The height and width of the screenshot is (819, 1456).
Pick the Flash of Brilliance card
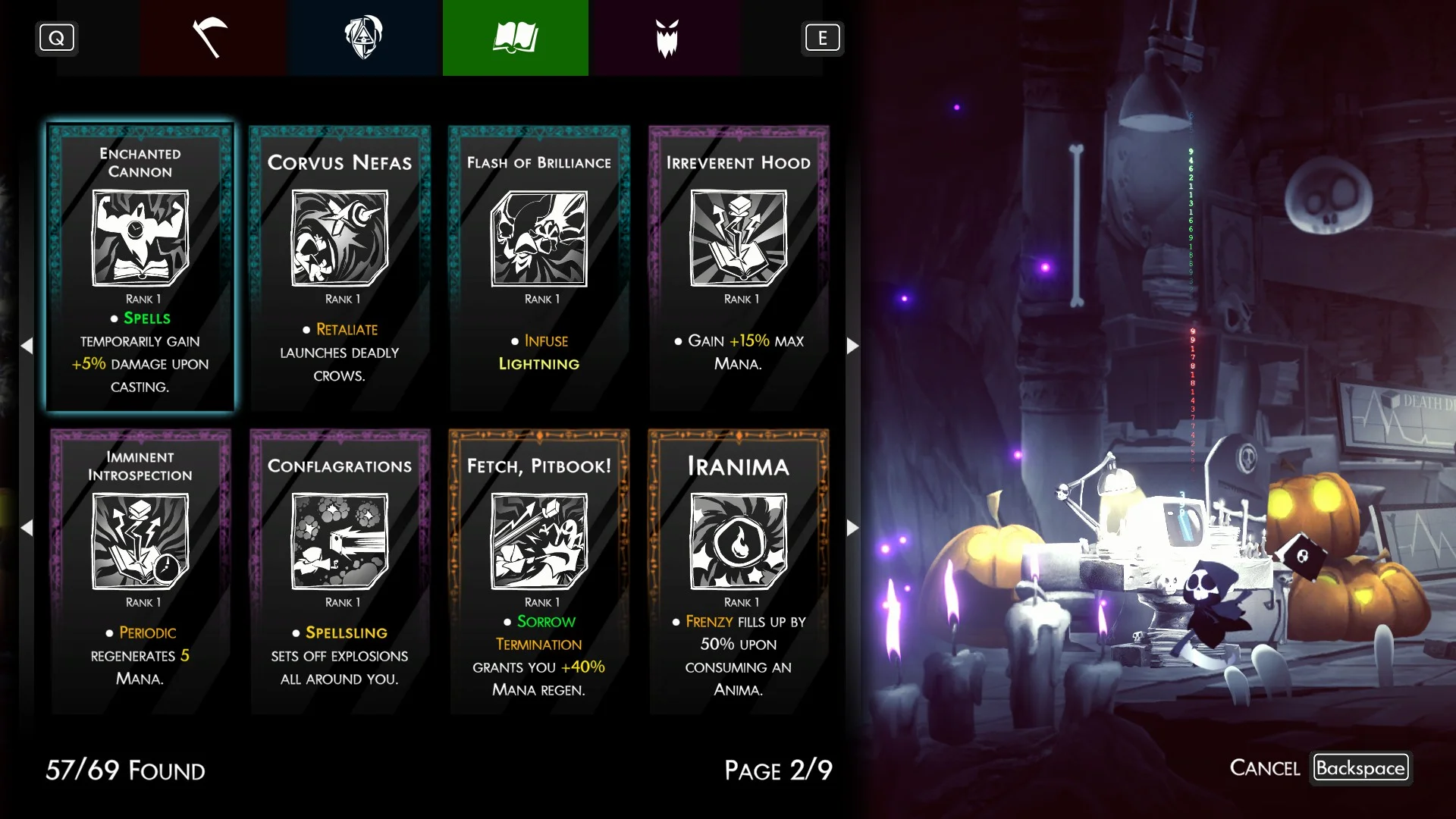(539, 268)
